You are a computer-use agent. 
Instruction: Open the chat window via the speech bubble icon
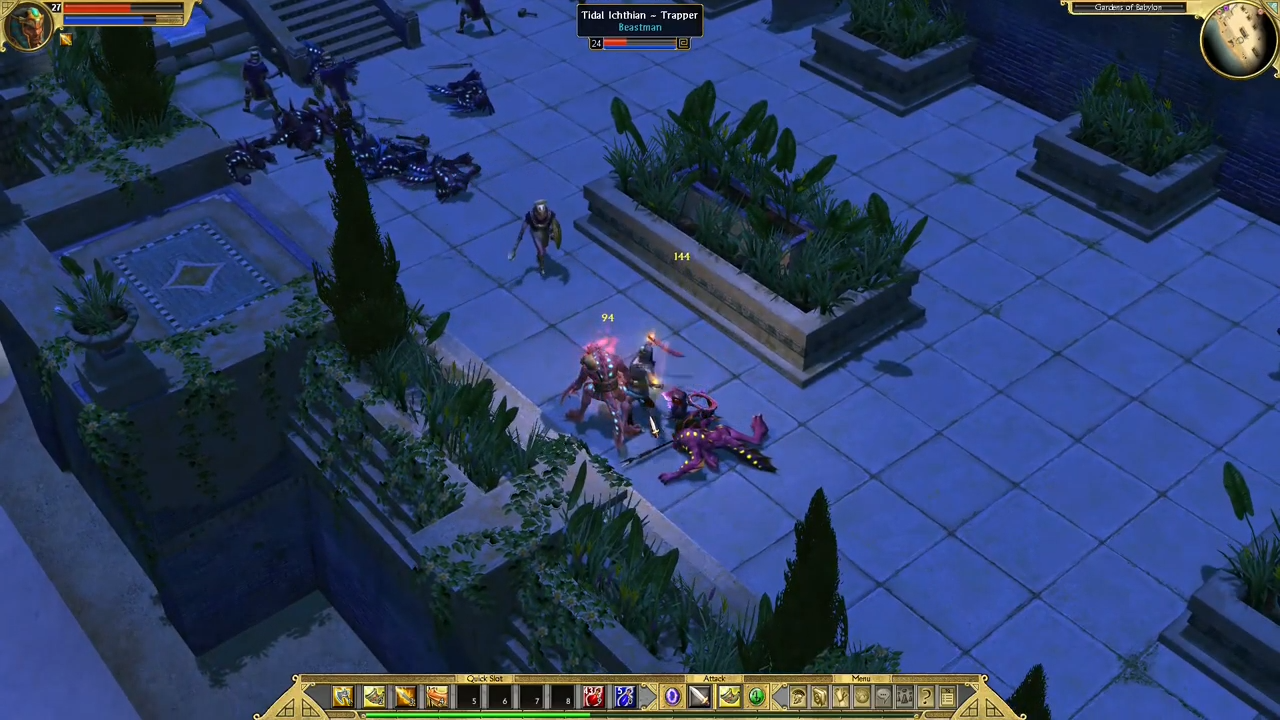[883, 697]
